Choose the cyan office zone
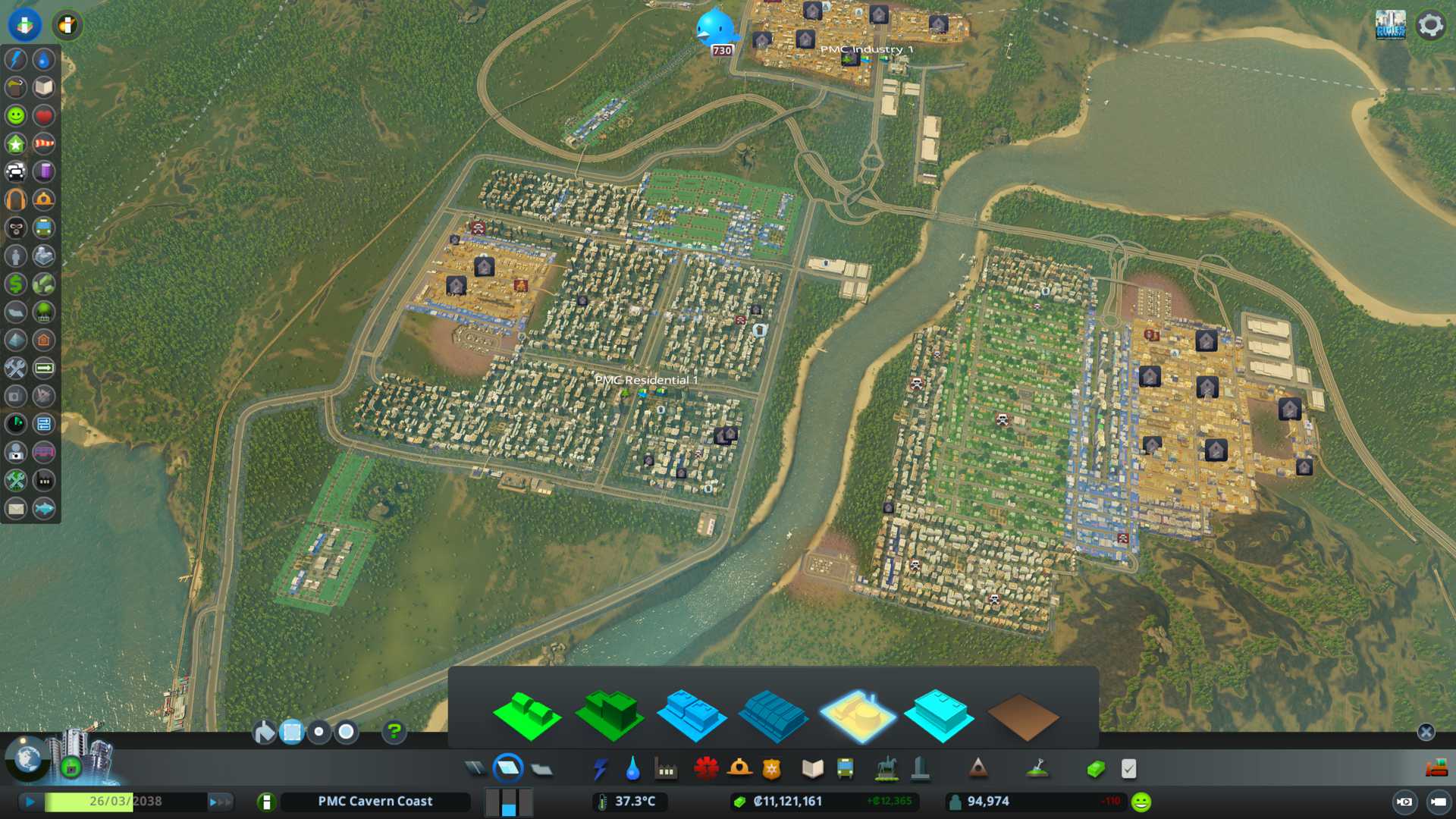The height and width of the screenshot is (819, 1456). click(x=939, y=715)
